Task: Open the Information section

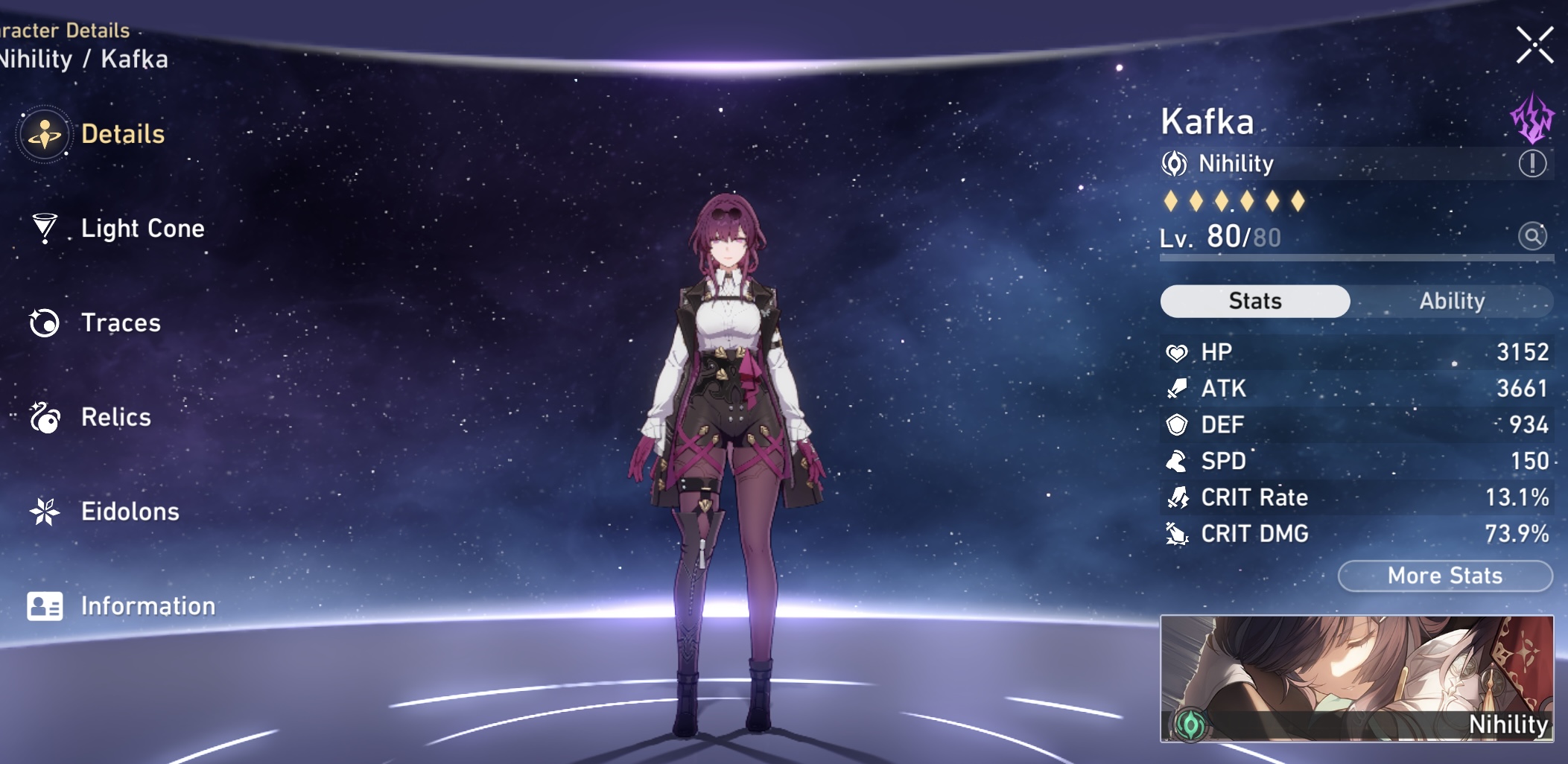Action: point(147,606)
